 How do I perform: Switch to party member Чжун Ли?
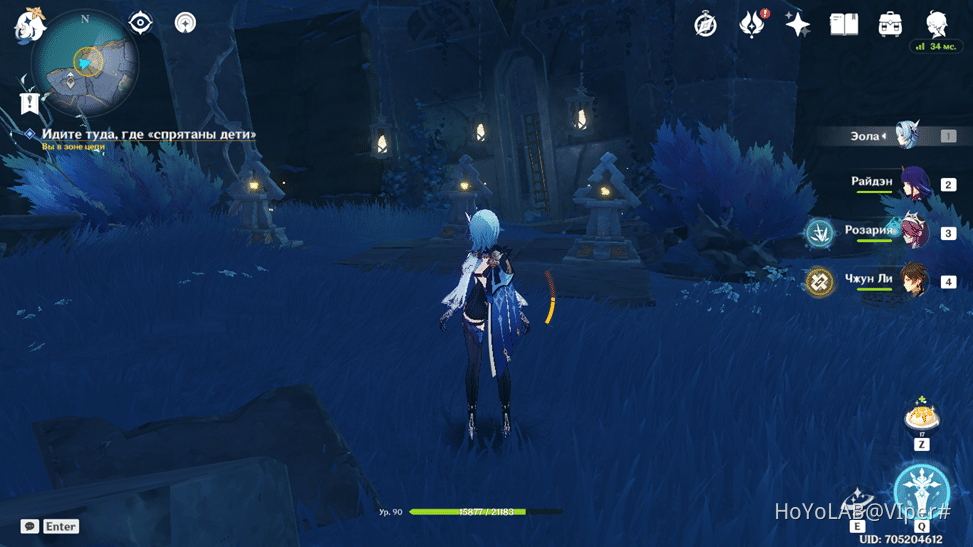pos(914,281)
